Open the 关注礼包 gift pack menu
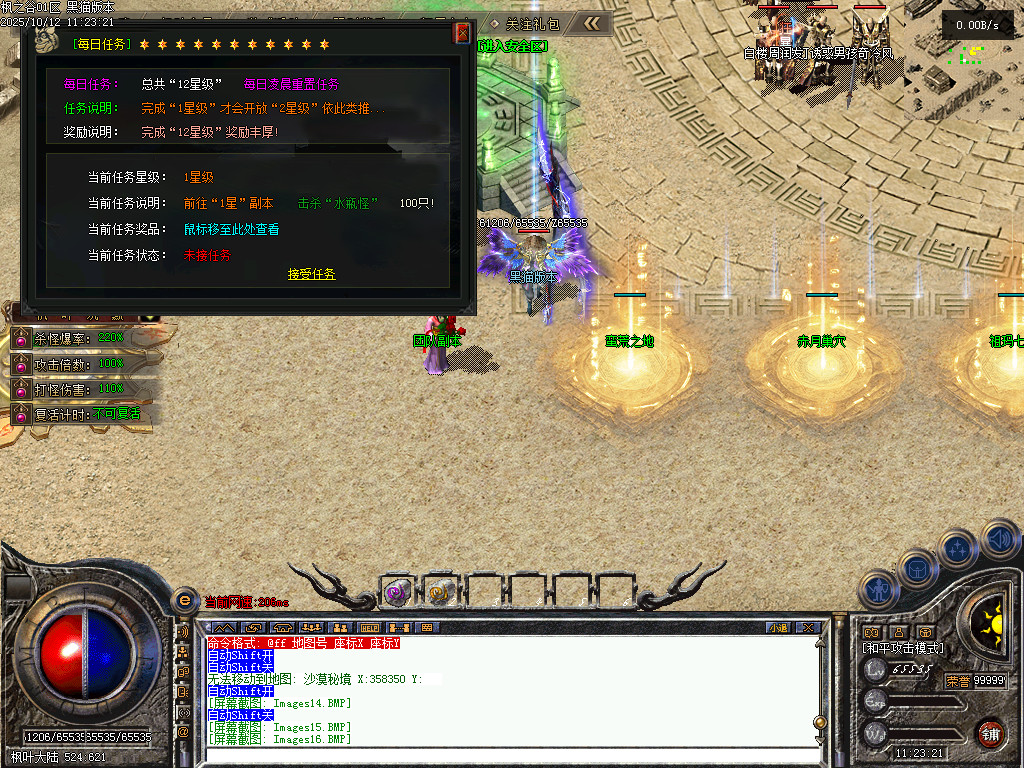This screenshot has width=1024, height=768. coord(525,23)
